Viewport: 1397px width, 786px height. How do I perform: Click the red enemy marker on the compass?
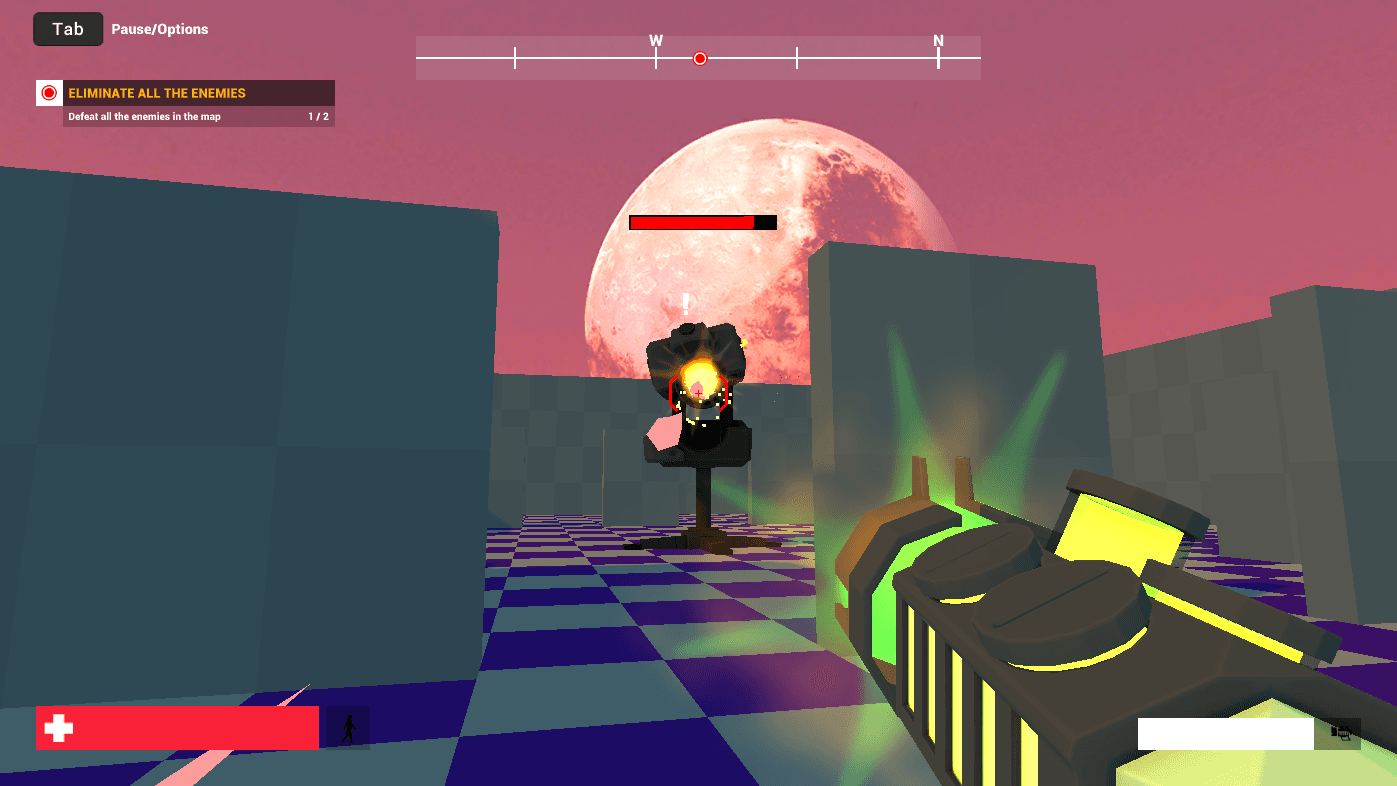pyautogui.click(x=700, y=58)
